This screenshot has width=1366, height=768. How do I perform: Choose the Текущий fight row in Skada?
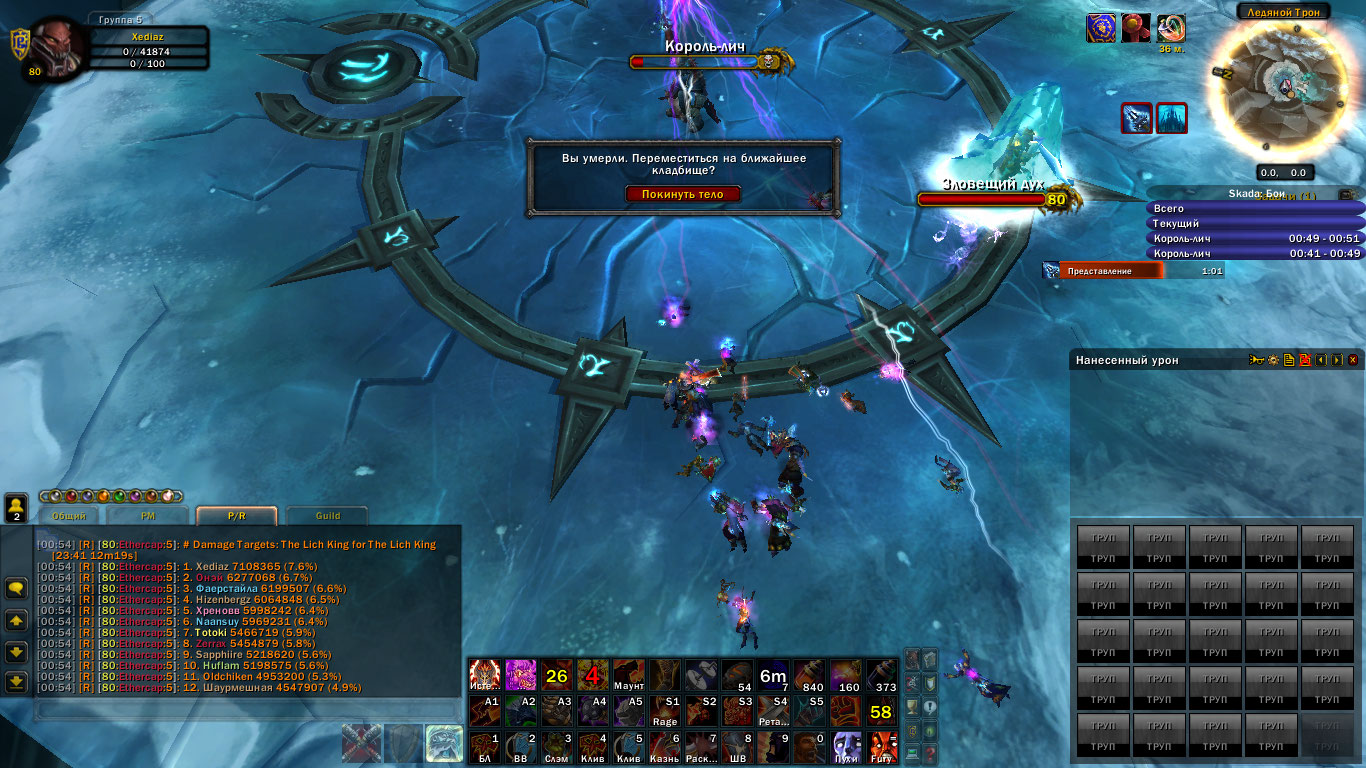click(1255, 224)
